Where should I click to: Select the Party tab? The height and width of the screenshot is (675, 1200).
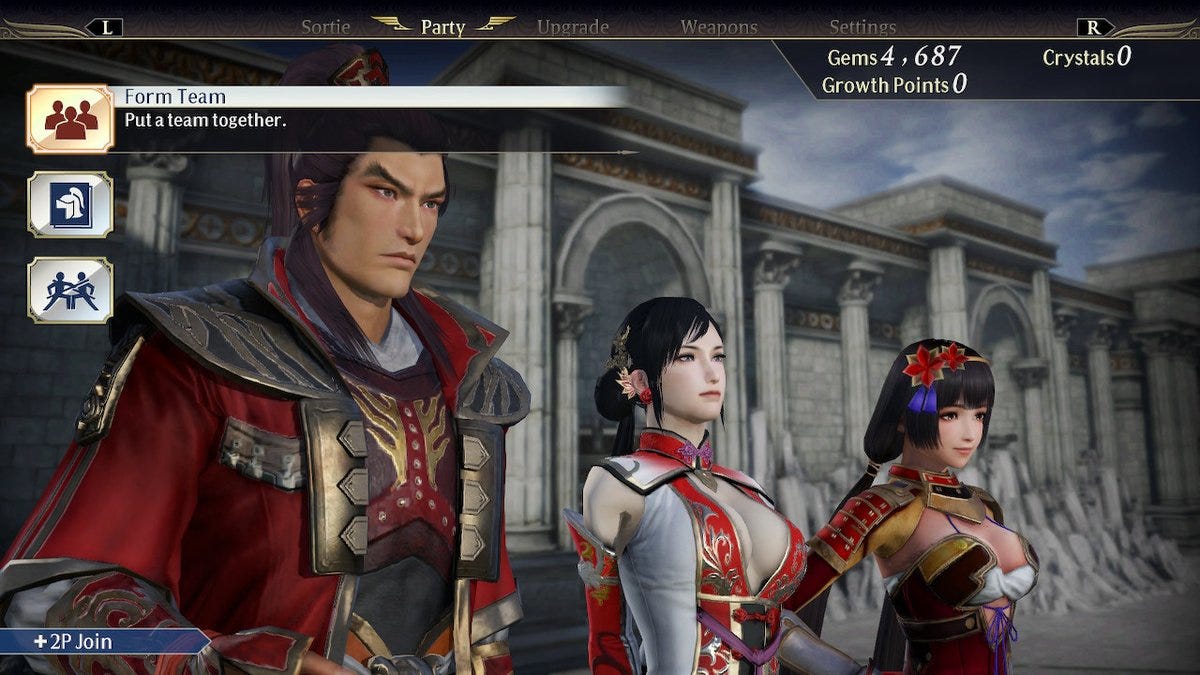[442, 27]
